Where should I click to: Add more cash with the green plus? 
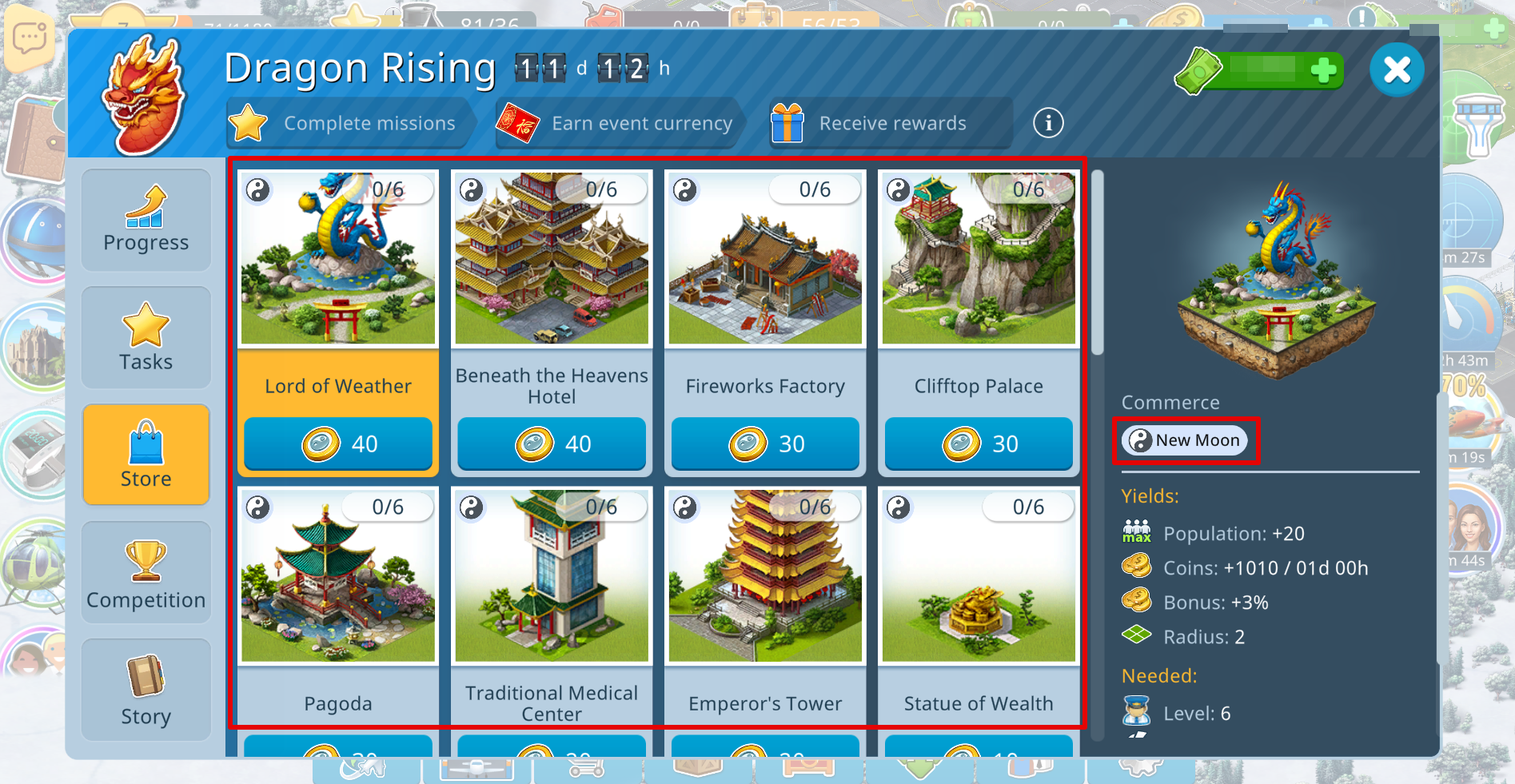click(x=1323, y=70)
